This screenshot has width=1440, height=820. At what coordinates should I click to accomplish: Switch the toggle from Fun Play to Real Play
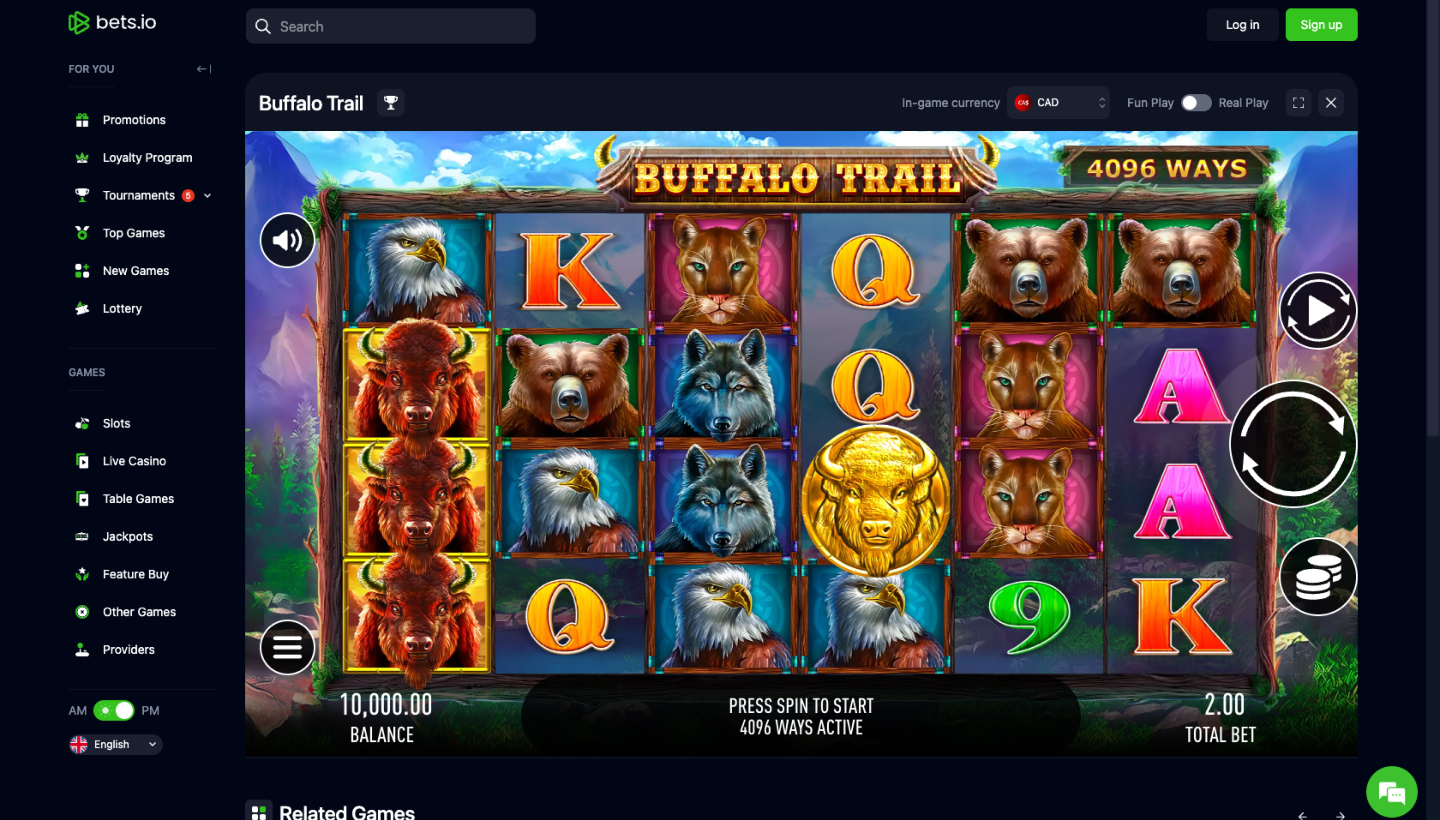click(1196, 102)
